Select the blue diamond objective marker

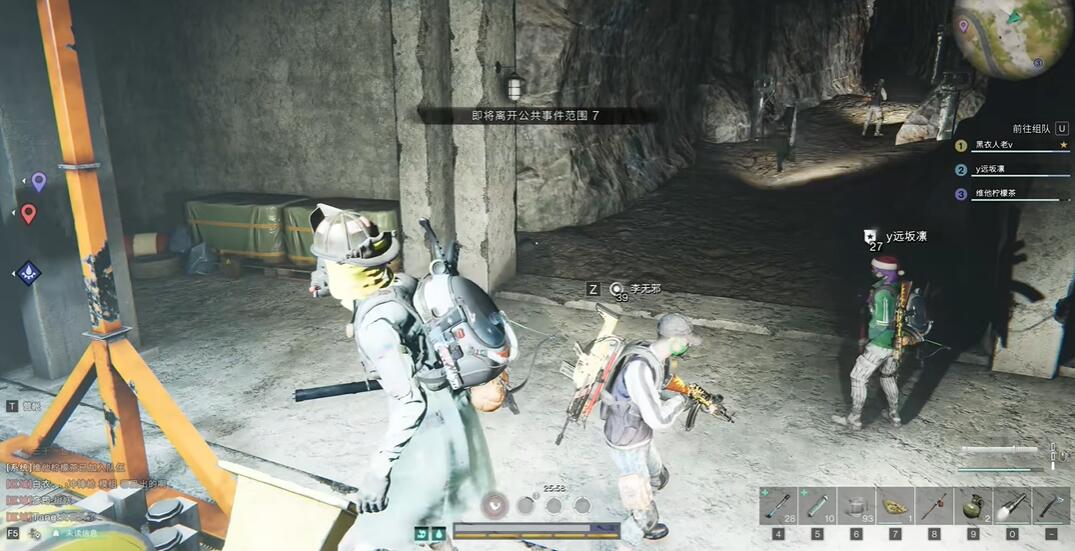tap(28, 273)
